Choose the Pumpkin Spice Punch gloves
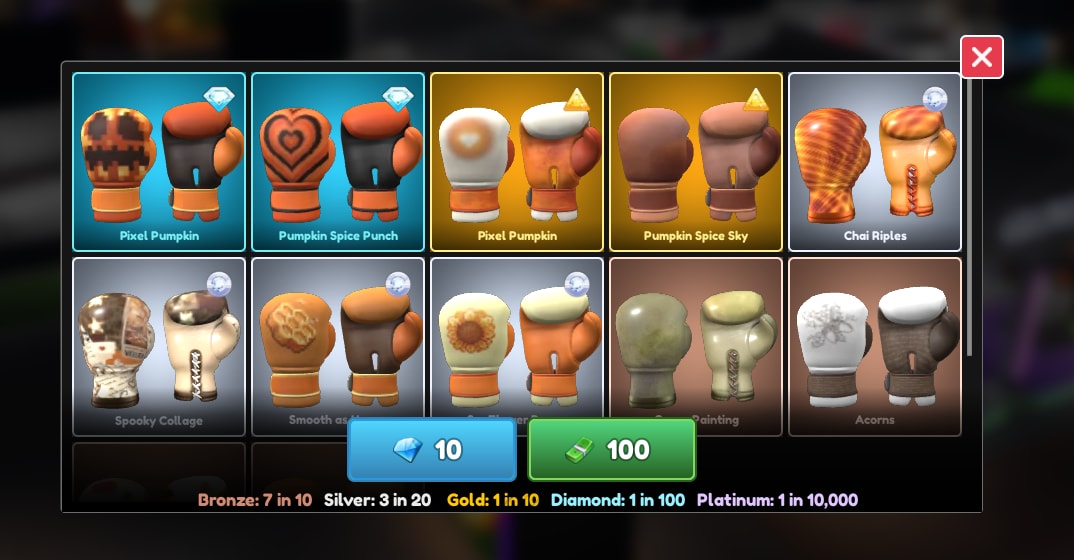This screenshot has height=560, width=1074. tap(338, 161)
